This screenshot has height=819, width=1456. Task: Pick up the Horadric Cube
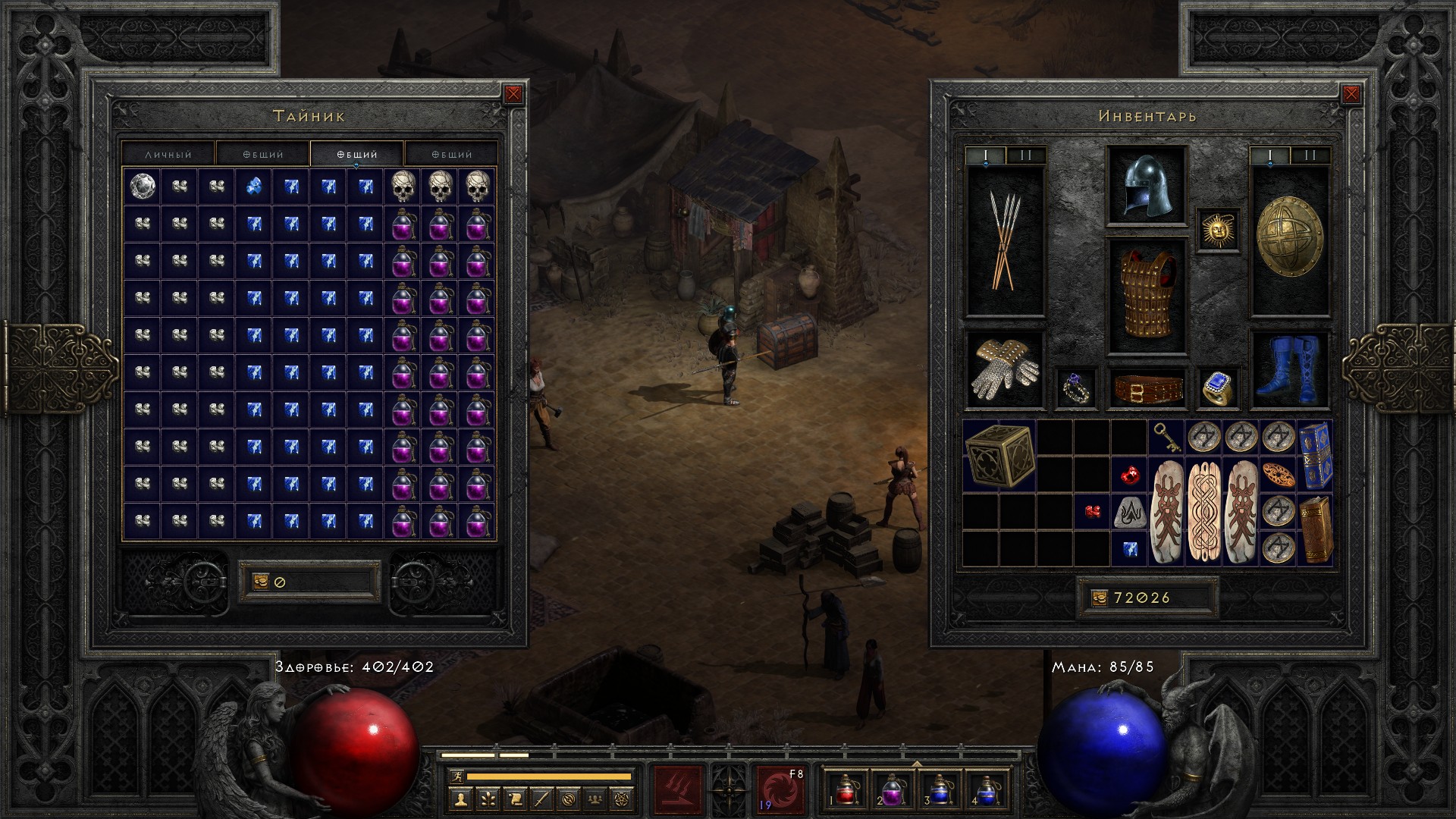click(x=999, y=456)
